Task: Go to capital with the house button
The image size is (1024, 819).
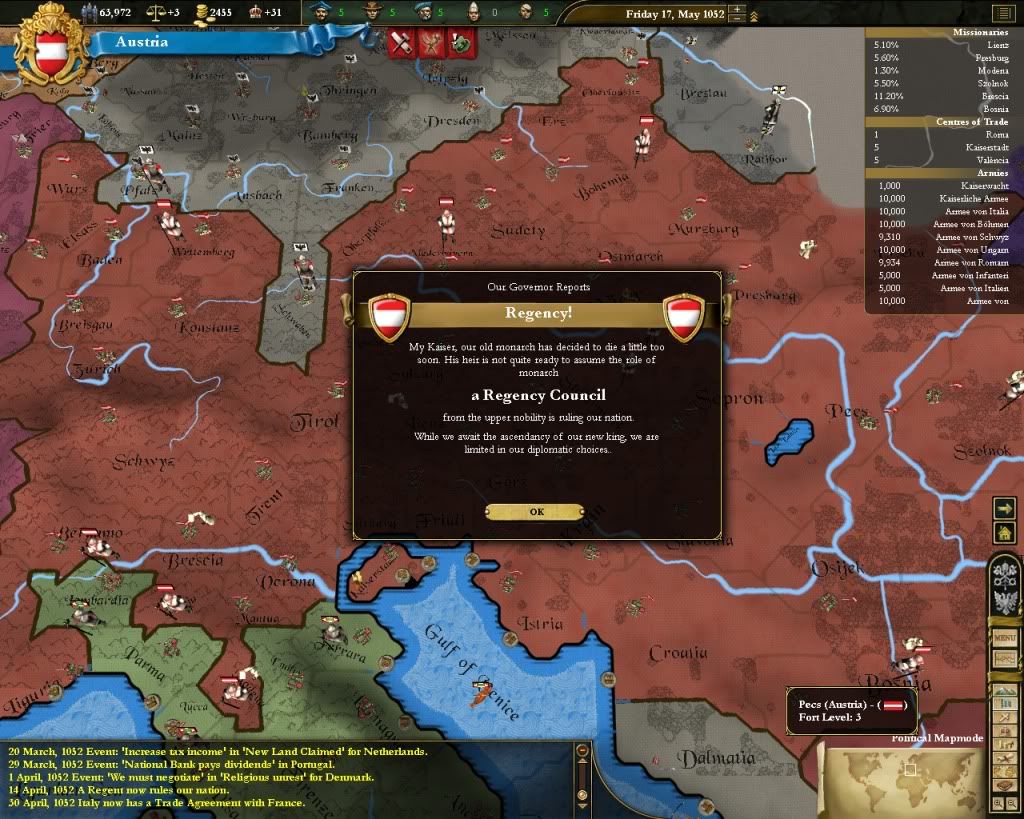Action: (1004, 533)
